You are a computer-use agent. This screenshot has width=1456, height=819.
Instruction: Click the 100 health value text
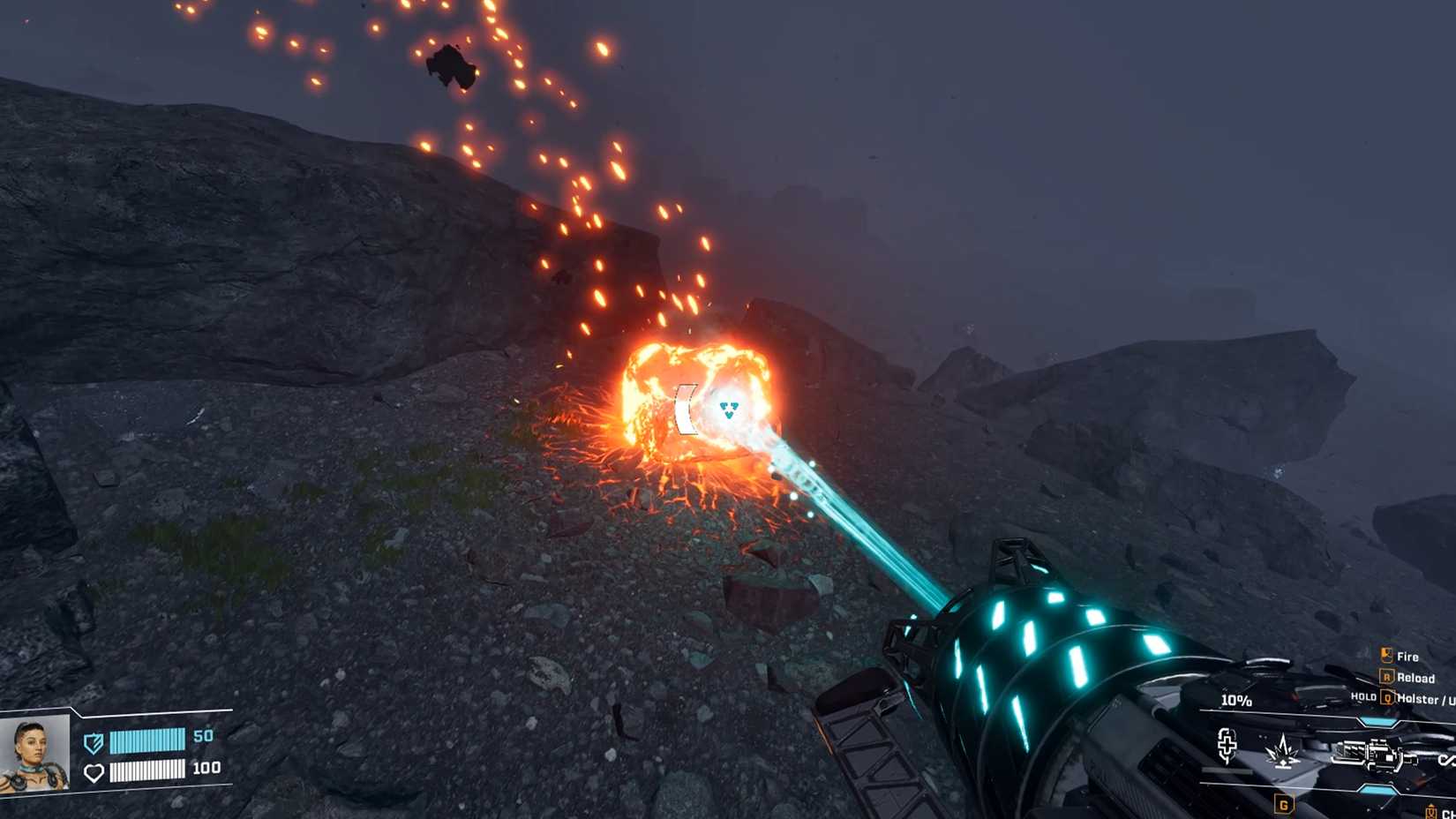pos(206,769)
